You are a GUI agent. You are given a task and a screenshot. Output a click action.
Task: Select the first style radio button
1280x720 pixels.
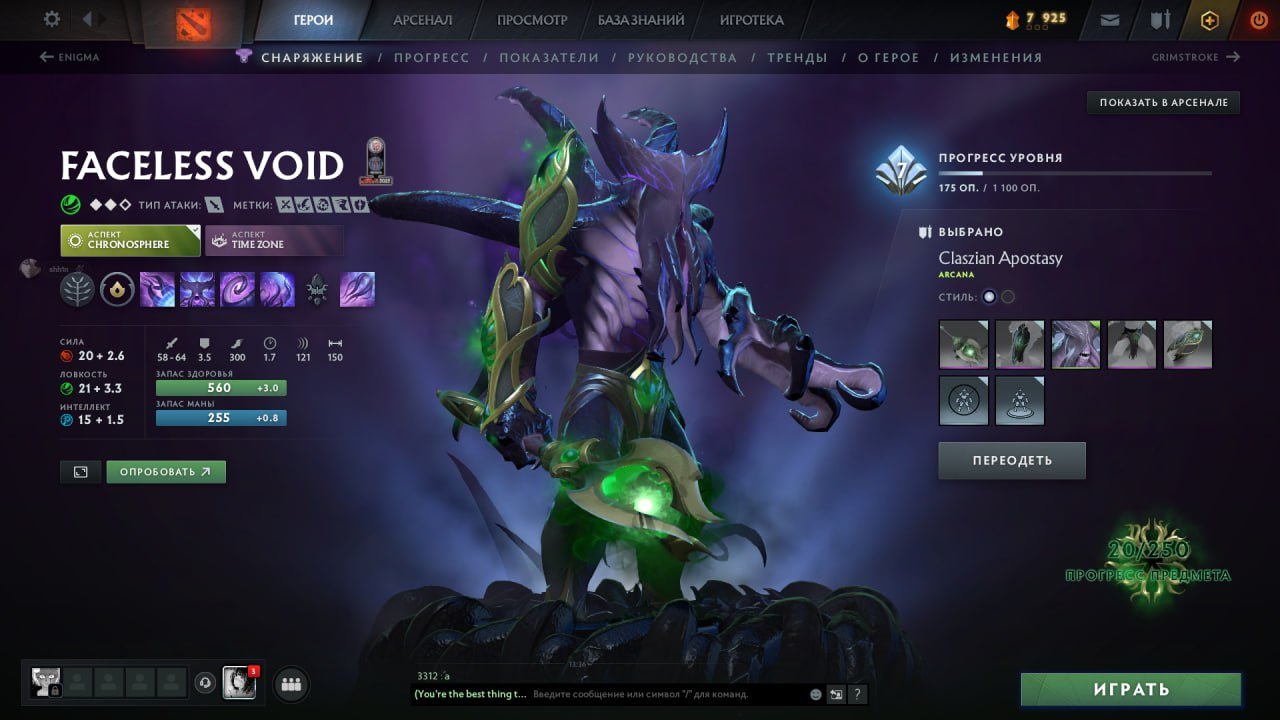pos(987,296)
